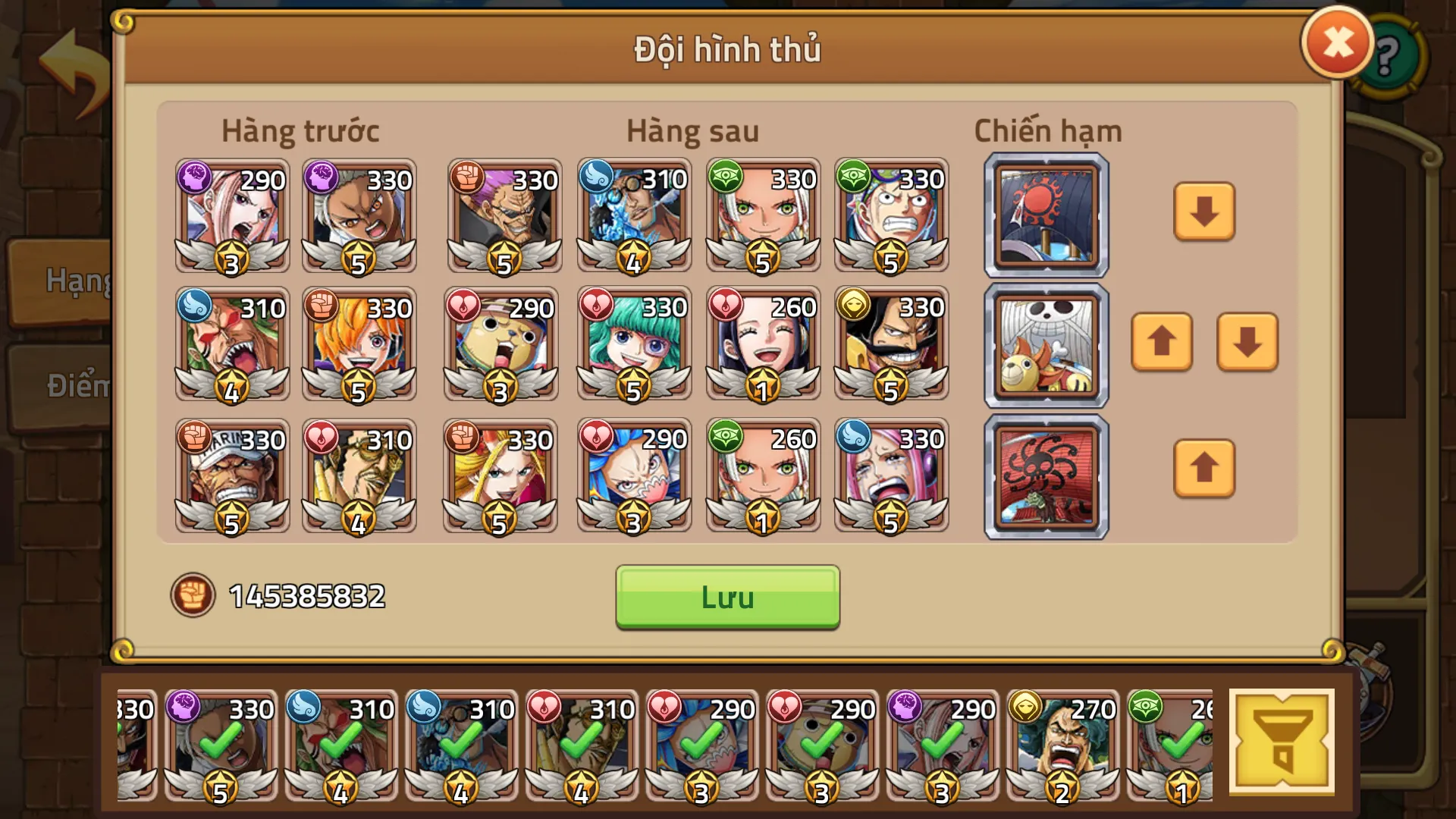Select the Thousand Sunny battleship slot

click(x=1045, y=345)
